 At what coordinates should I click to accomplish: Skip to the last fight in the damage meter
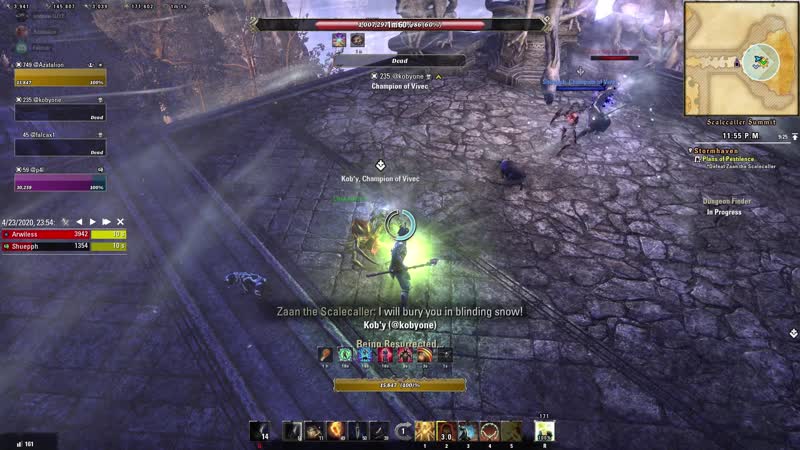tap(107, 221)
